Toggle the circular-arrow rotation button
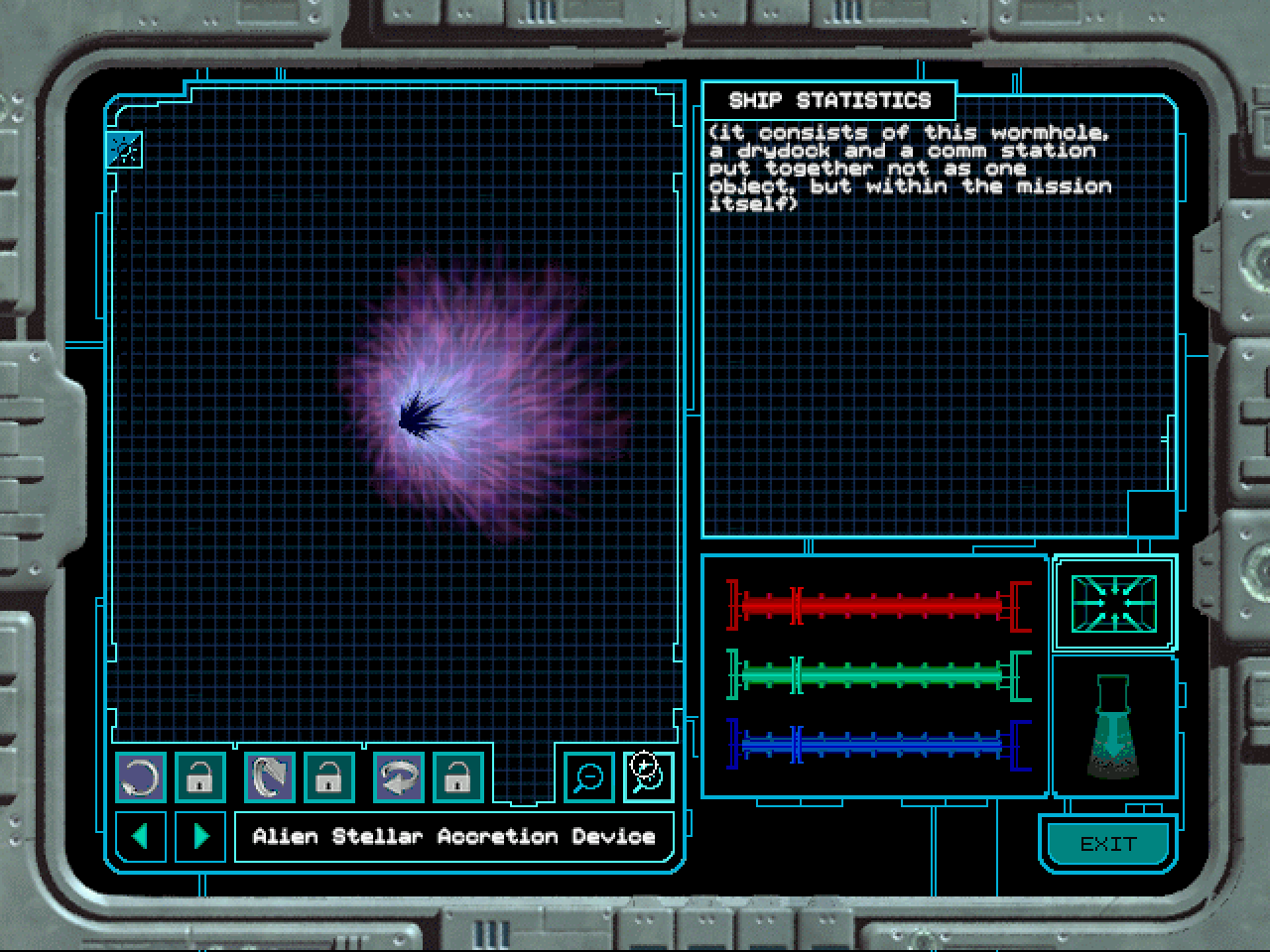The image size is (1270, 952). (141, 776)
